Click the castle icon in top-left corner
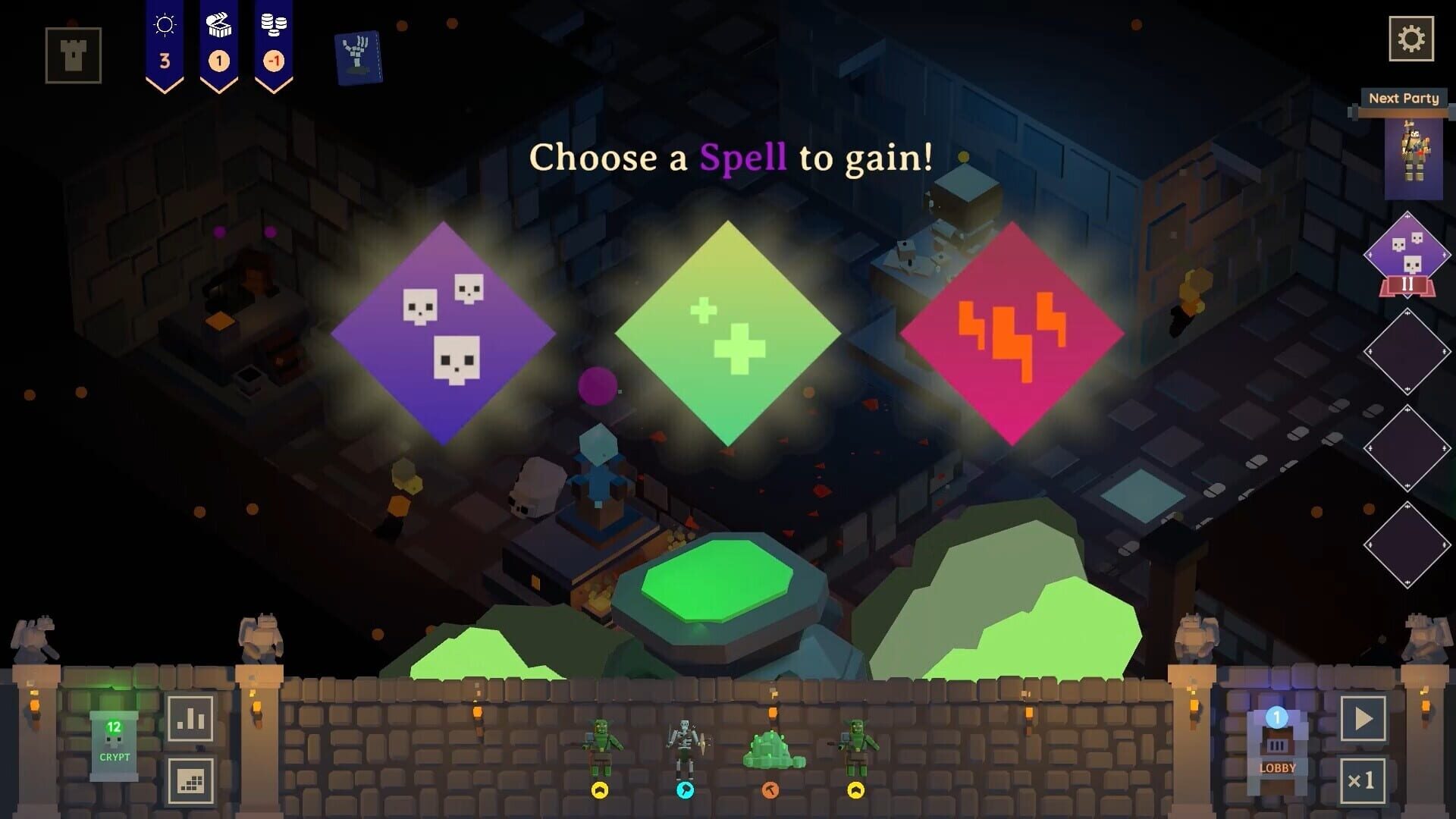Screen dimensions: 1456x819 (x=72, y=56)
